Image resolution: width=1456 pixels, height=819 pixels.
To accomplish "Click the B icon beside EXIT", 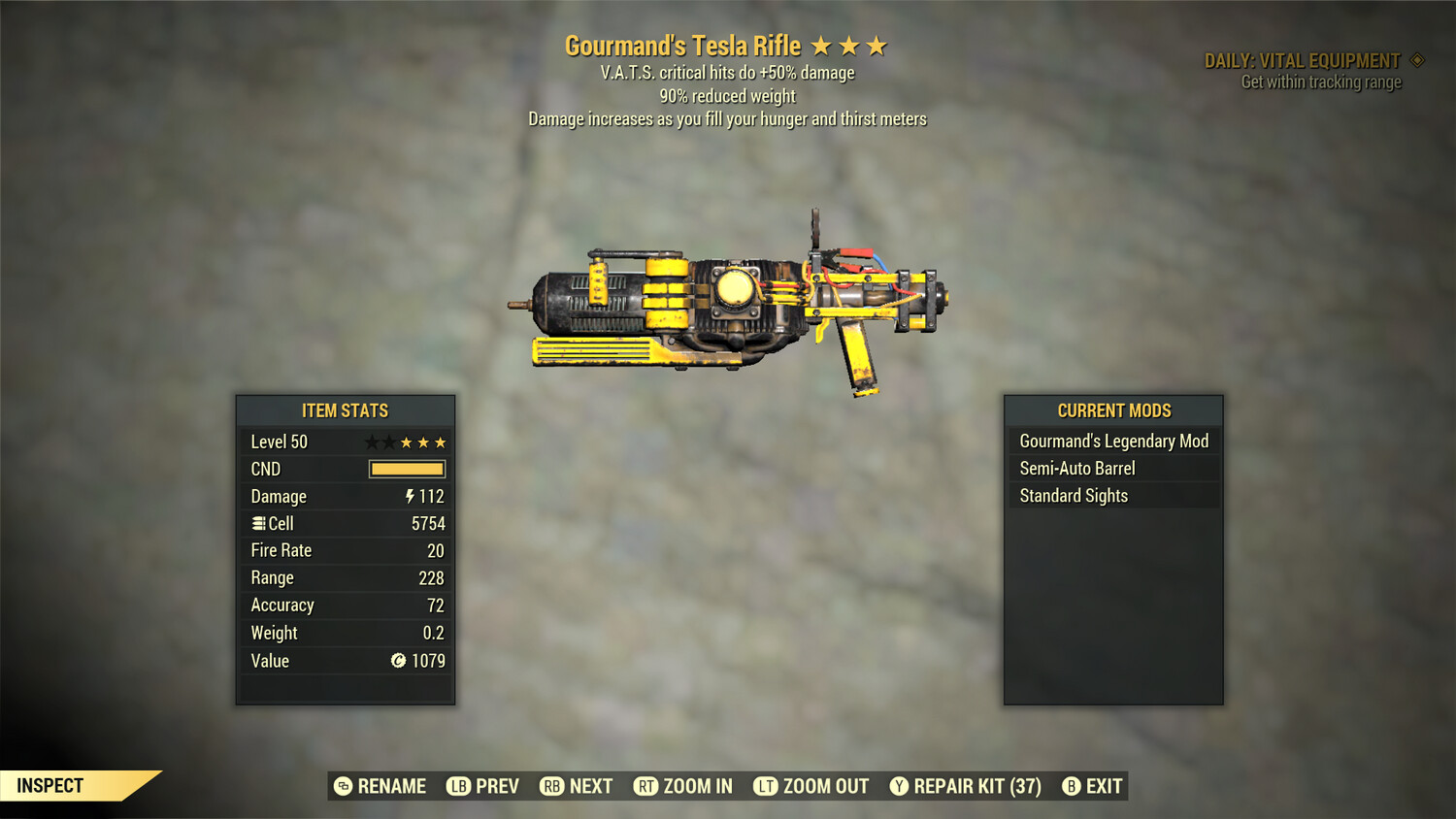I will point(1072,786).
